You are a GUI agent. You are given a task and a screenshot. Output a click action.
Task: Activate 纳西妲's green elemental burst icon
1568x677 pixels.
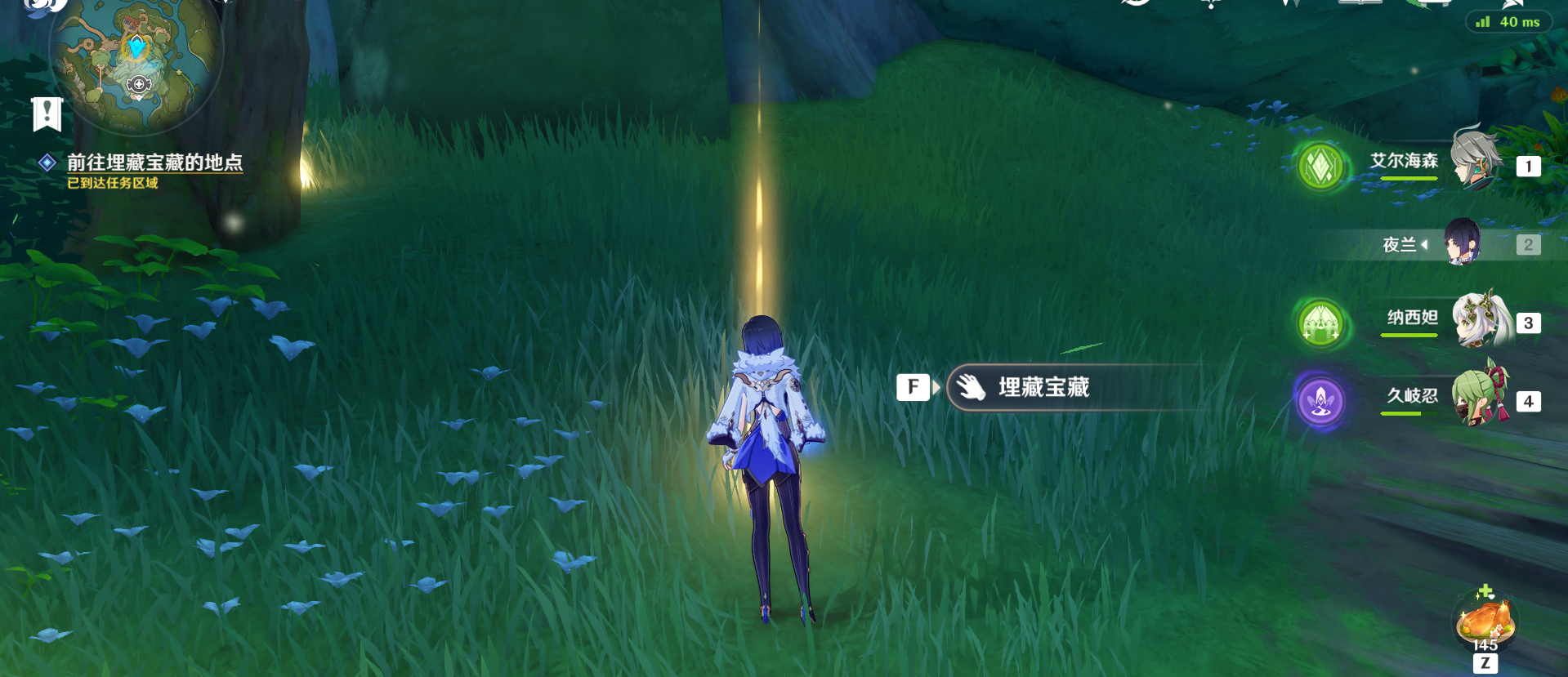(x=1321, y=323)
